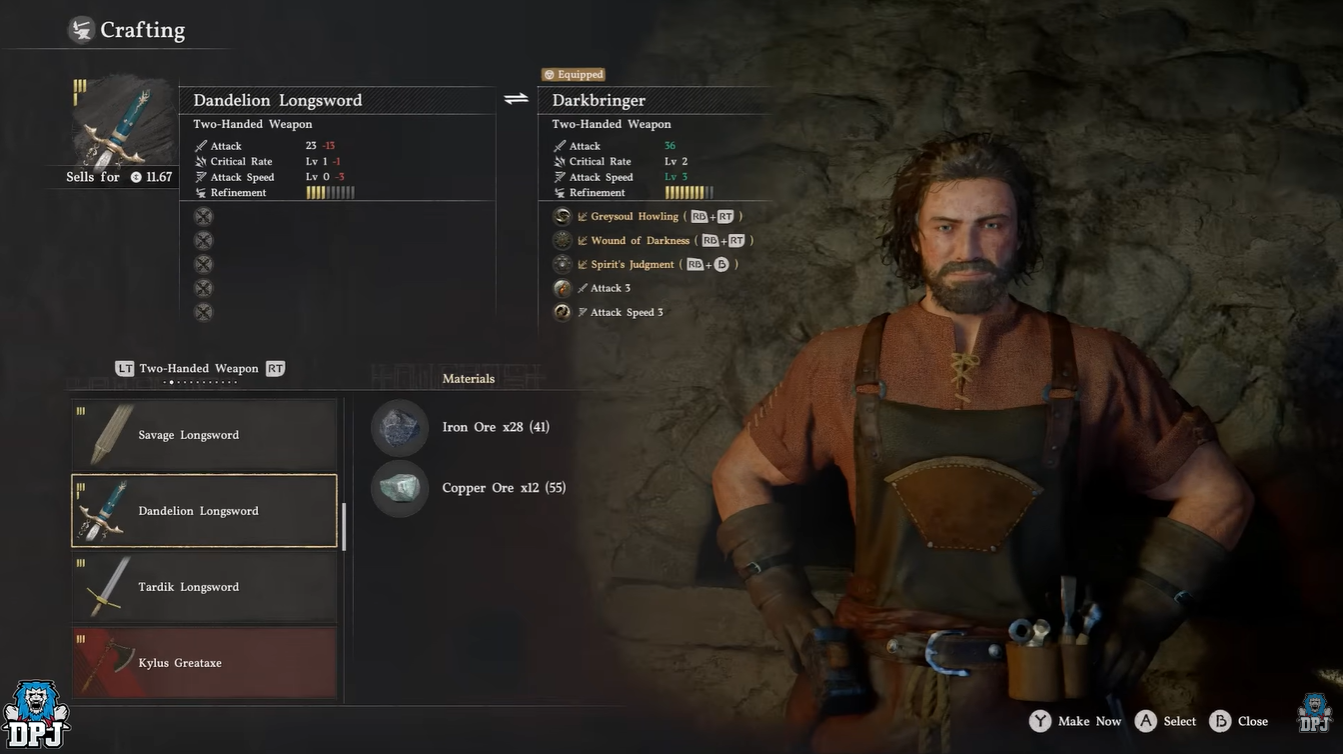Click the Copper Ore material icon
Viewport: 1343px width, 754px height.
(x=400, y=488)
